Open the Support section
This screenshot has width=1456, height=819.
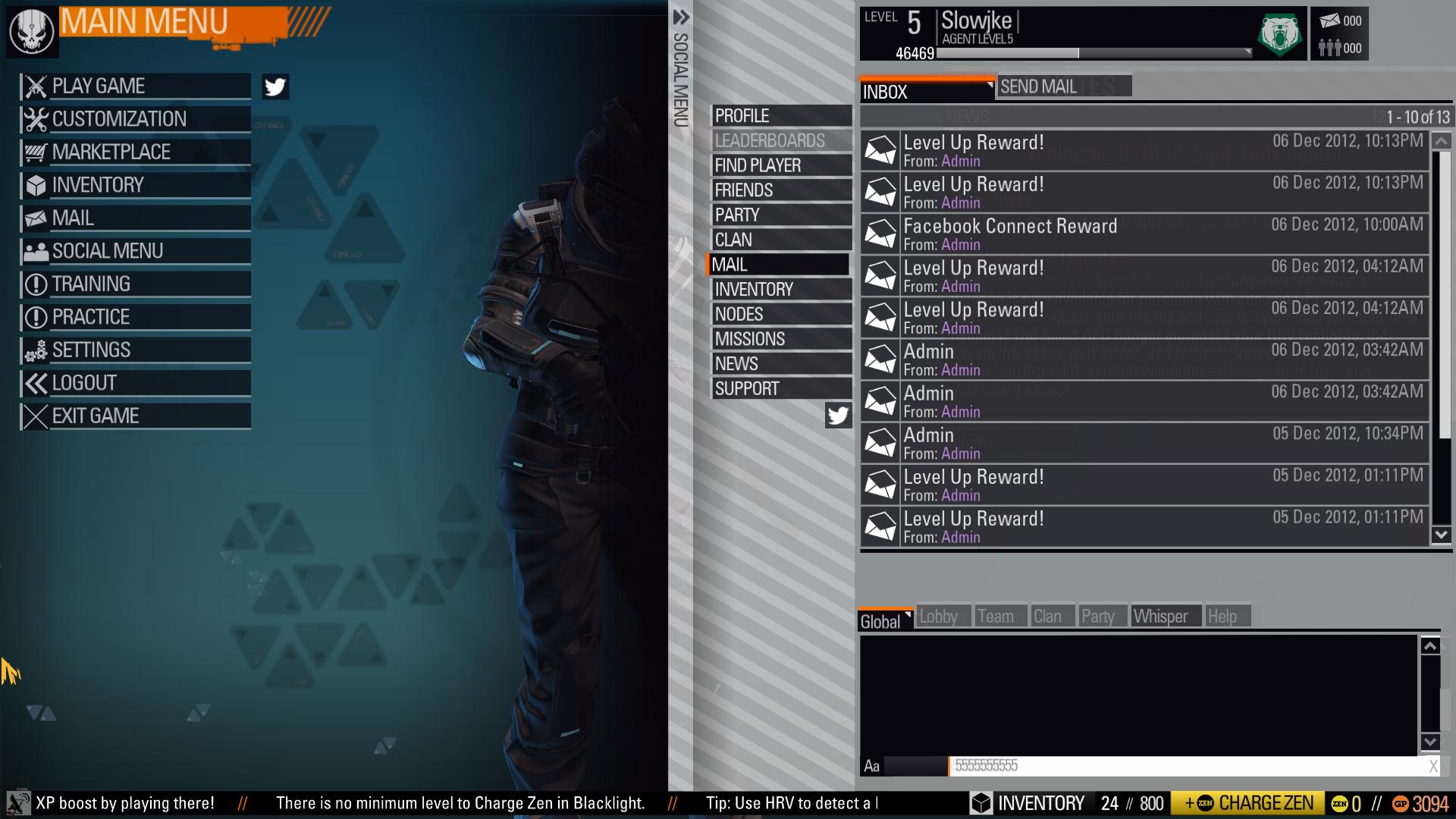781,389
